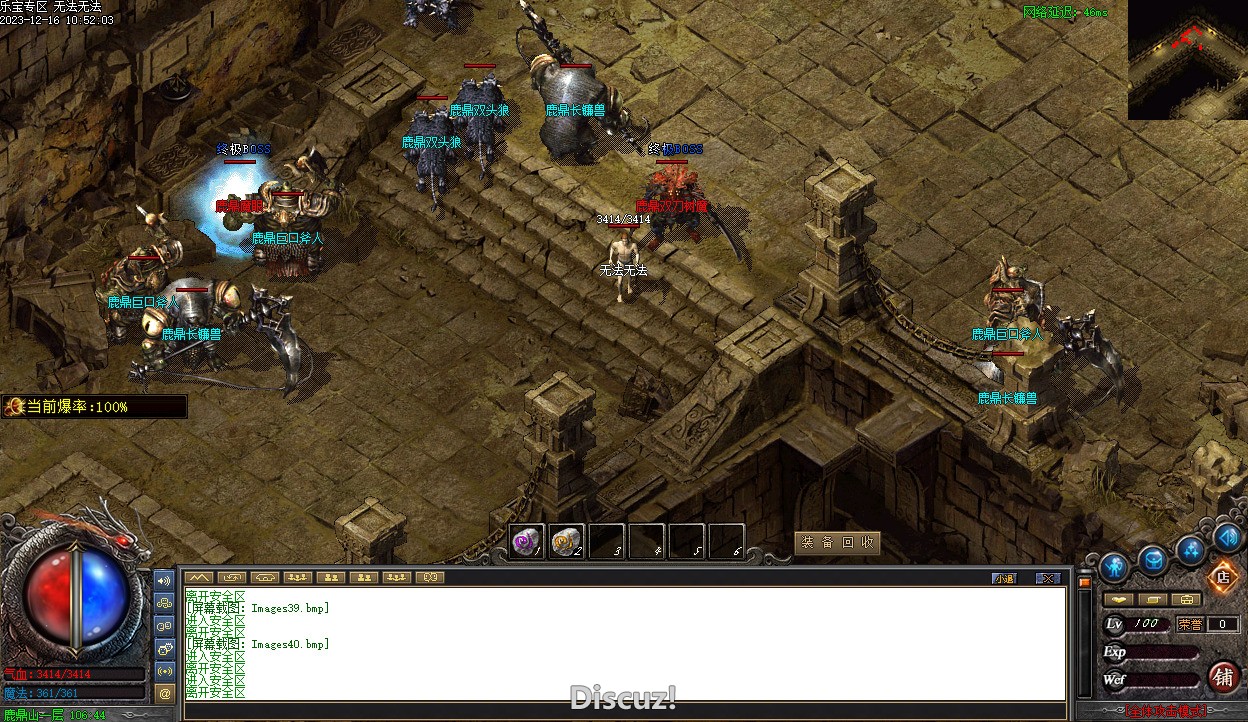1248x722 pixels.
Task: Use the purple scroll in hotbar slot 1
Action: (527, 542)
